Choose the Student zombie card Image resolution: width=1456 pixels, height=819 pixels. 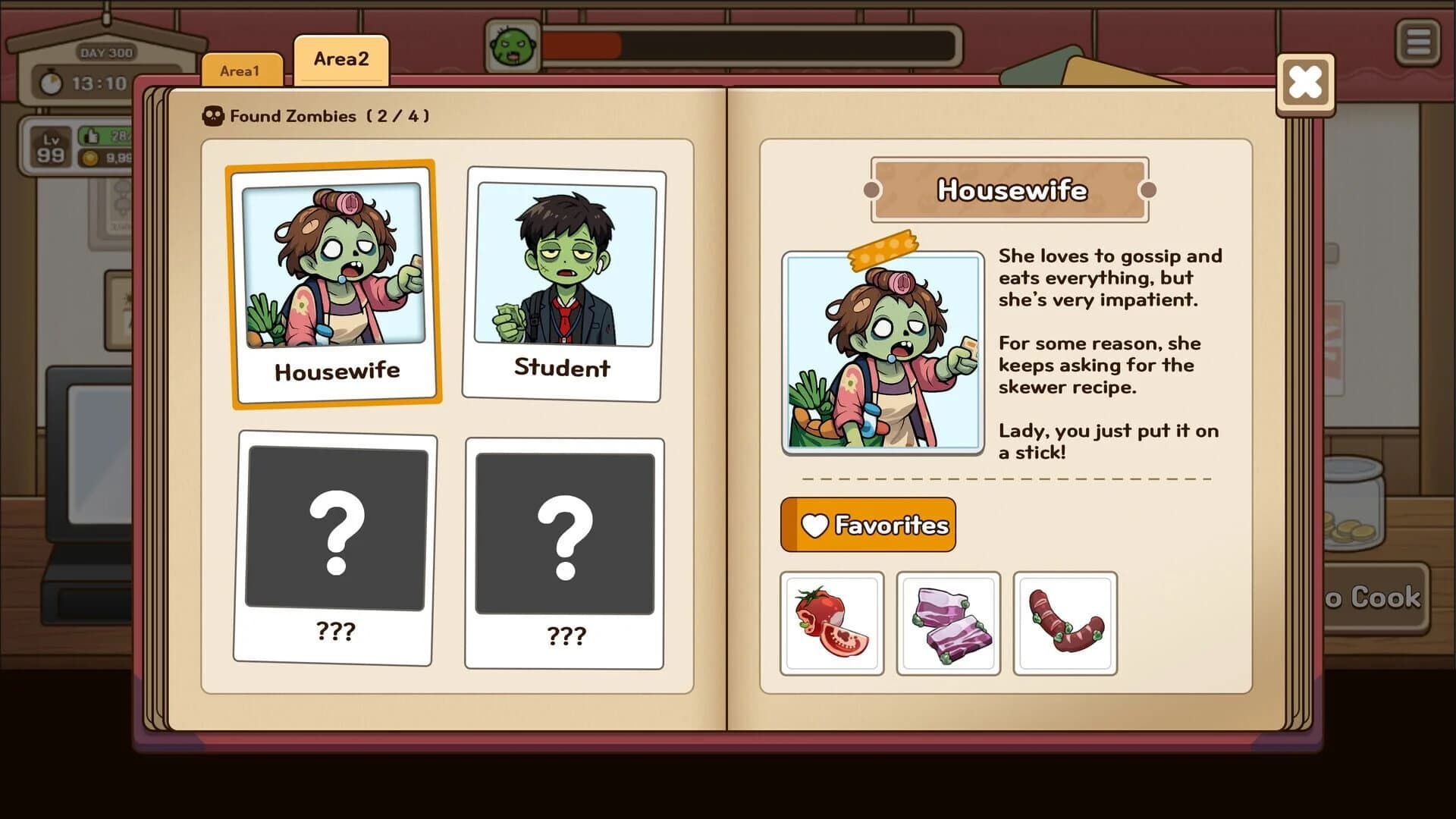tap(563, 284)
